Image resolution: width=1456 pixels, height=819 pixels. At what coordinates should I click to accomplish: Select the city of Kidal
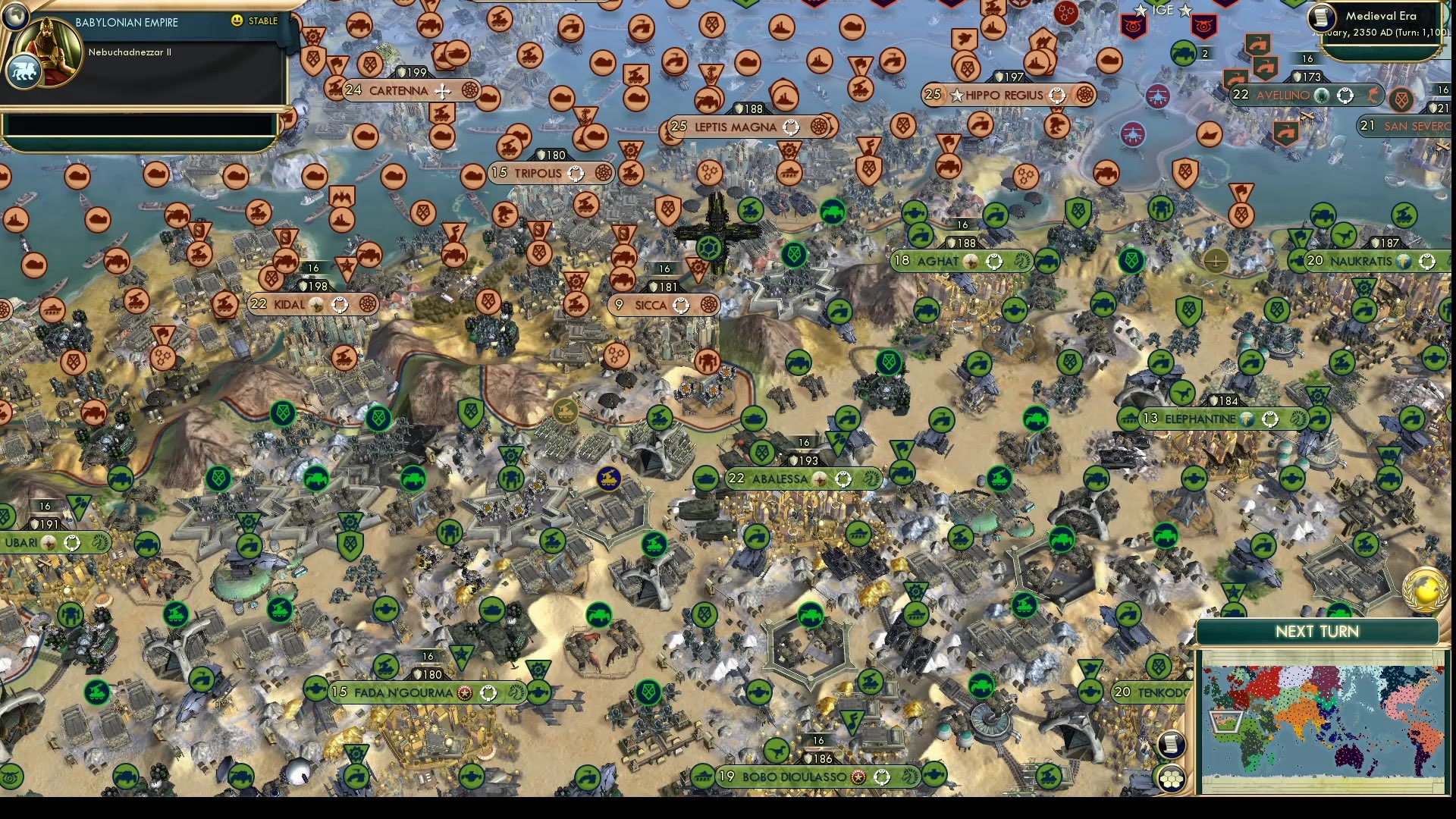288,304
